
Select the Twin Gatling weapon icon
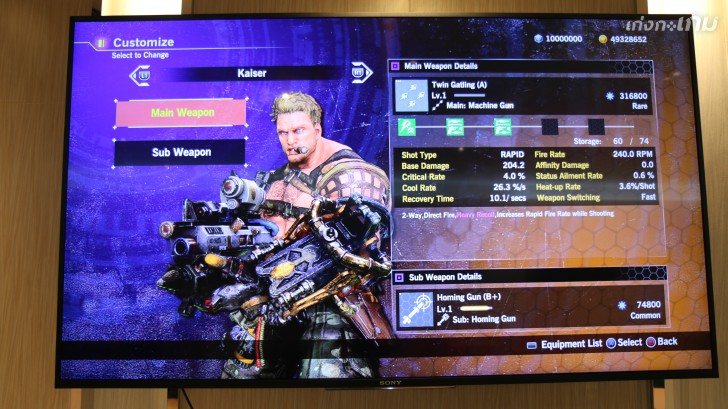[x=412, y=95]
